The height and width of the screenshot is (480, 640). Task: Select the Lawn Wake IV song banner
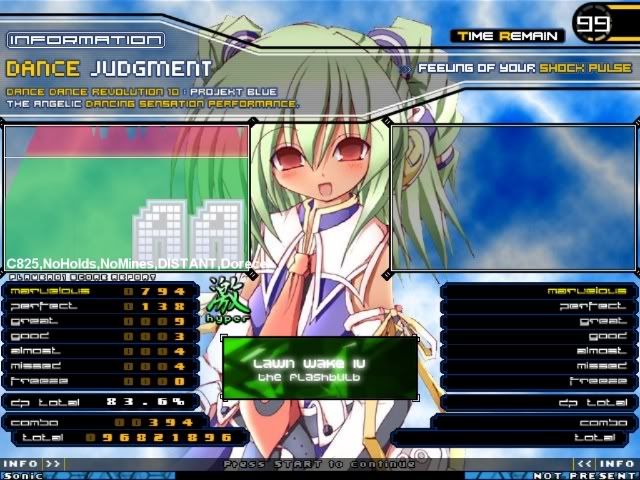tap(320, 367)
